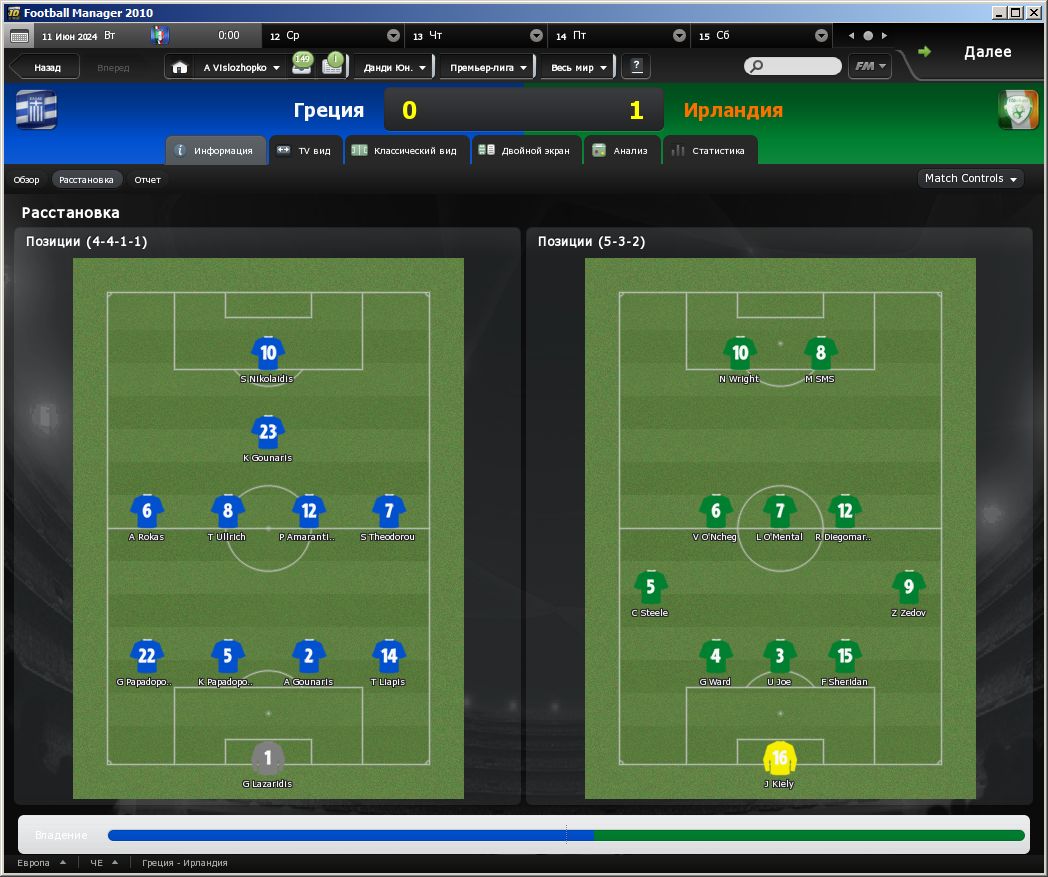The height and width of the screenshot is (877, 1048).
Task: Close the Football Manager 2010 window
Action: click(x=1035, y=12)
